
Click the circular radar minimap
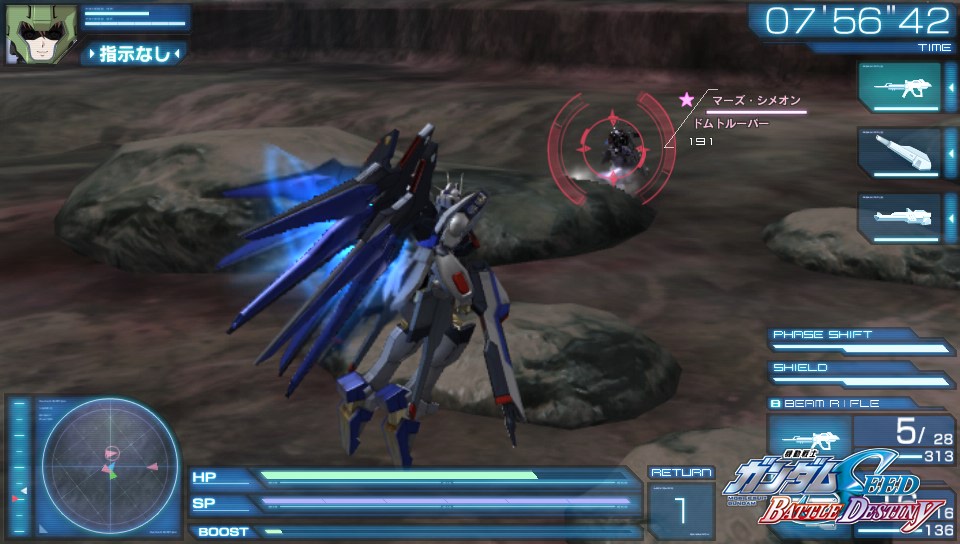(x=110, y=464)
